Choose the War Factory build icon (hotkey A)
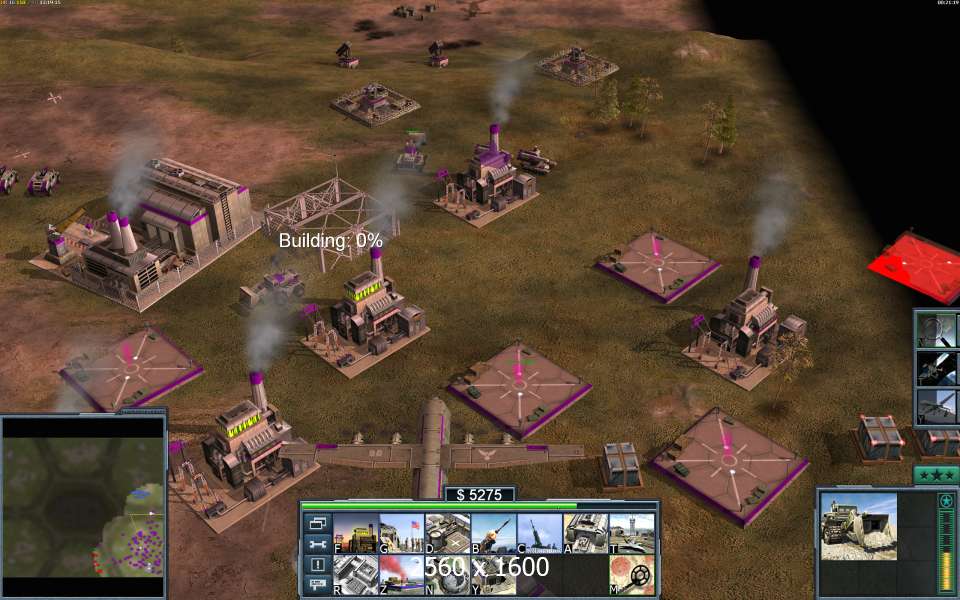960x600 pixels. pyautogui.click(x=586, y=533)
